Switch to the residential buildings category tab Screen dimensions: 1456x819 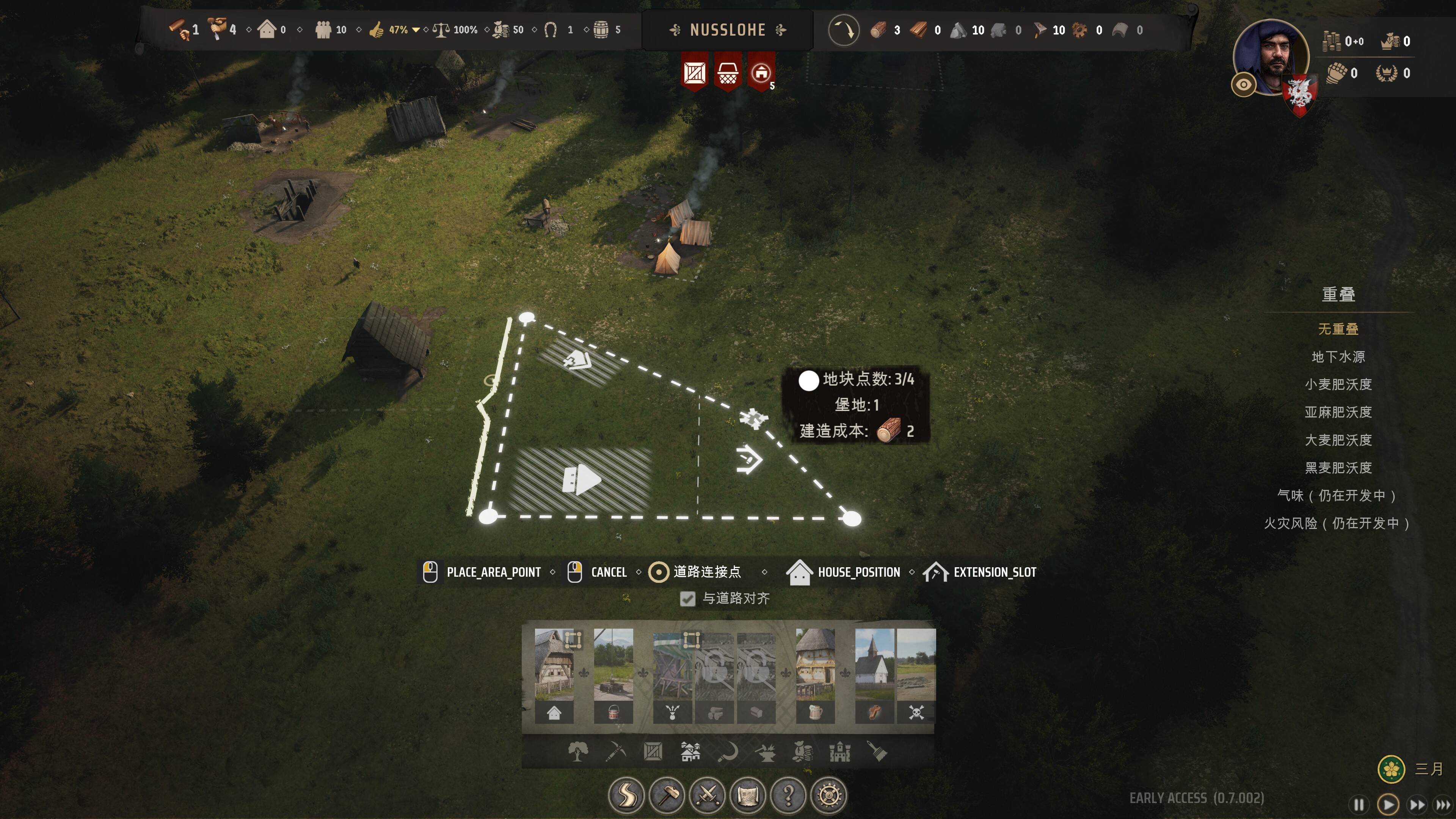pos(690,752)
